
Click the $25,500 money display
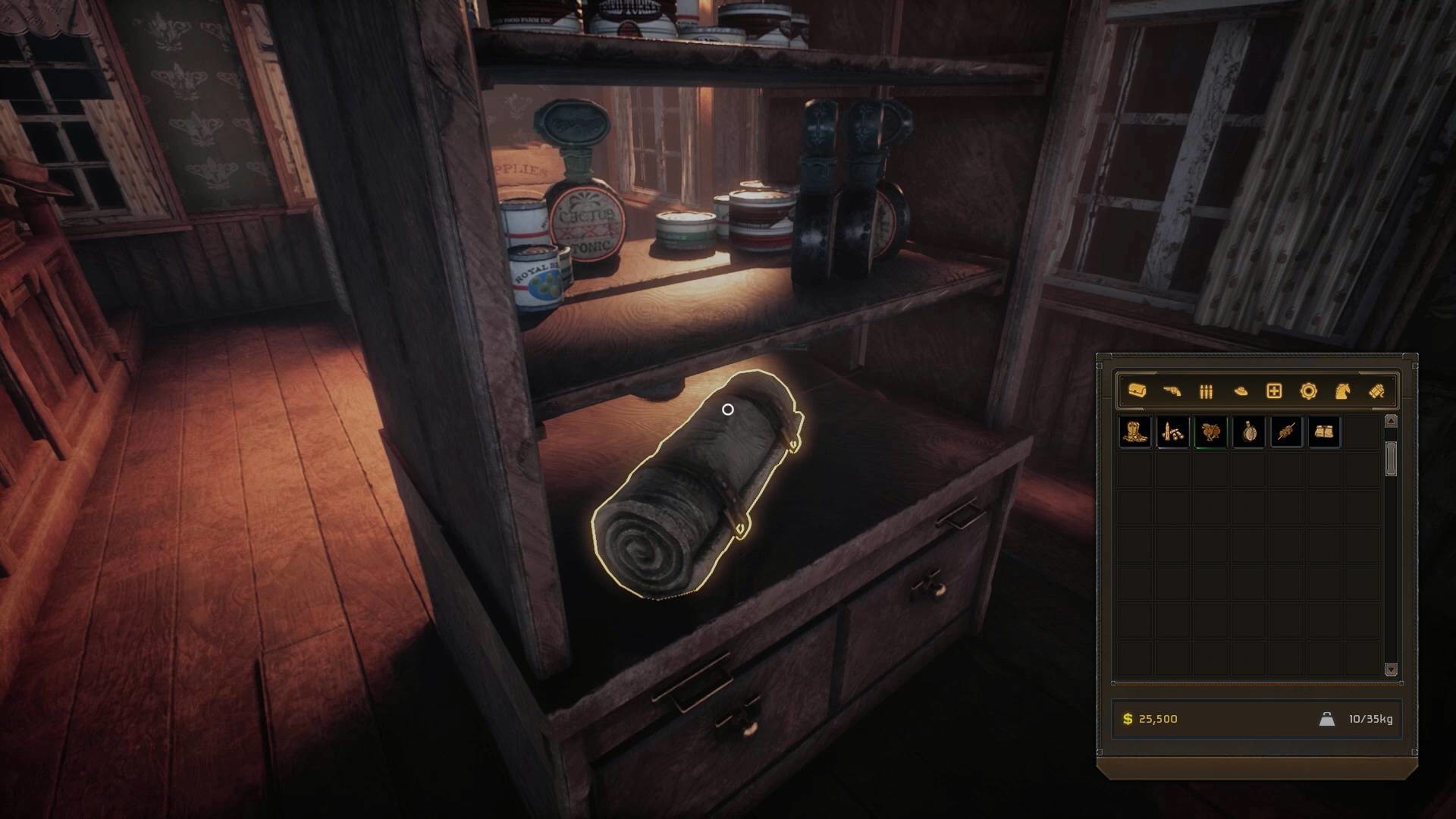(x=1150, y=719)
